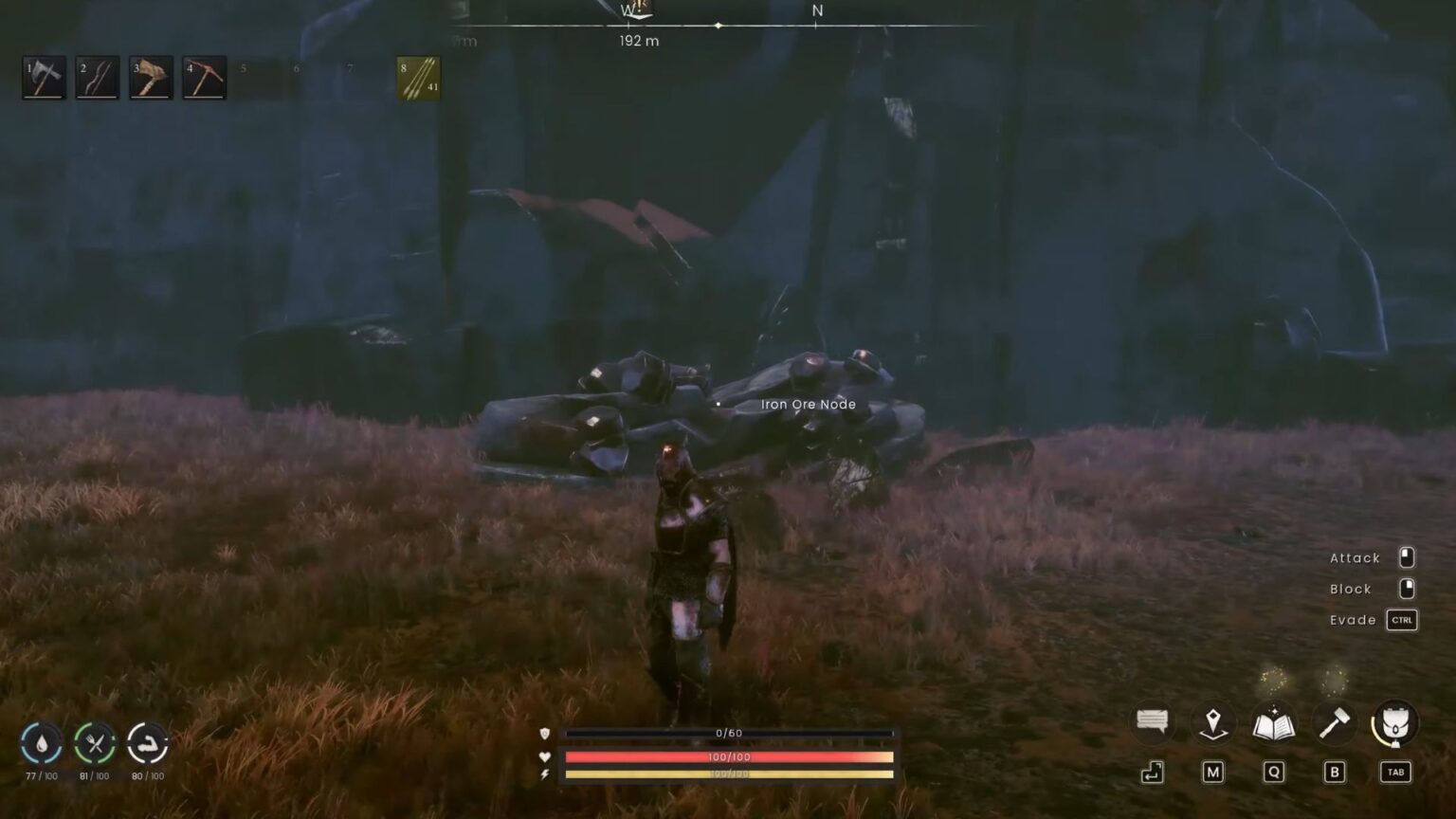
Task: Open the map waypoint marker icon
Action: click(1213, 722)
